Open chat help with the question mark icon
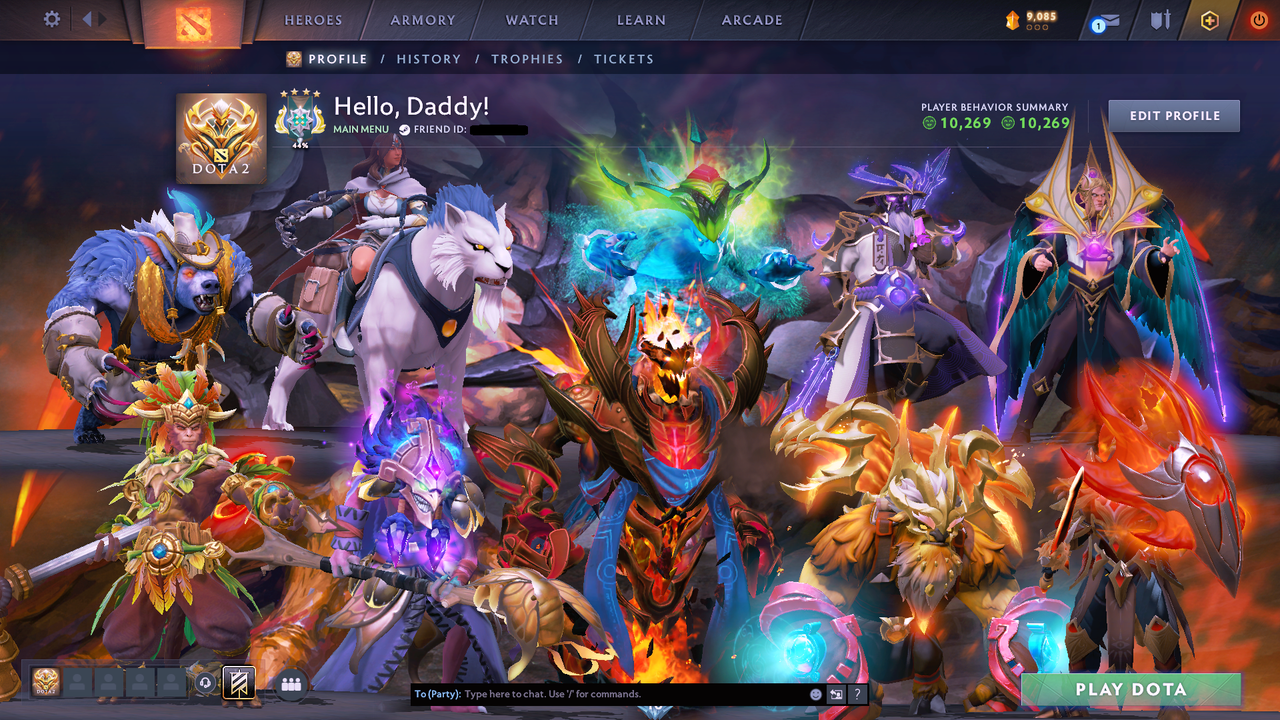The height and width of the screenshot is (720, 1280). (858, 693)
